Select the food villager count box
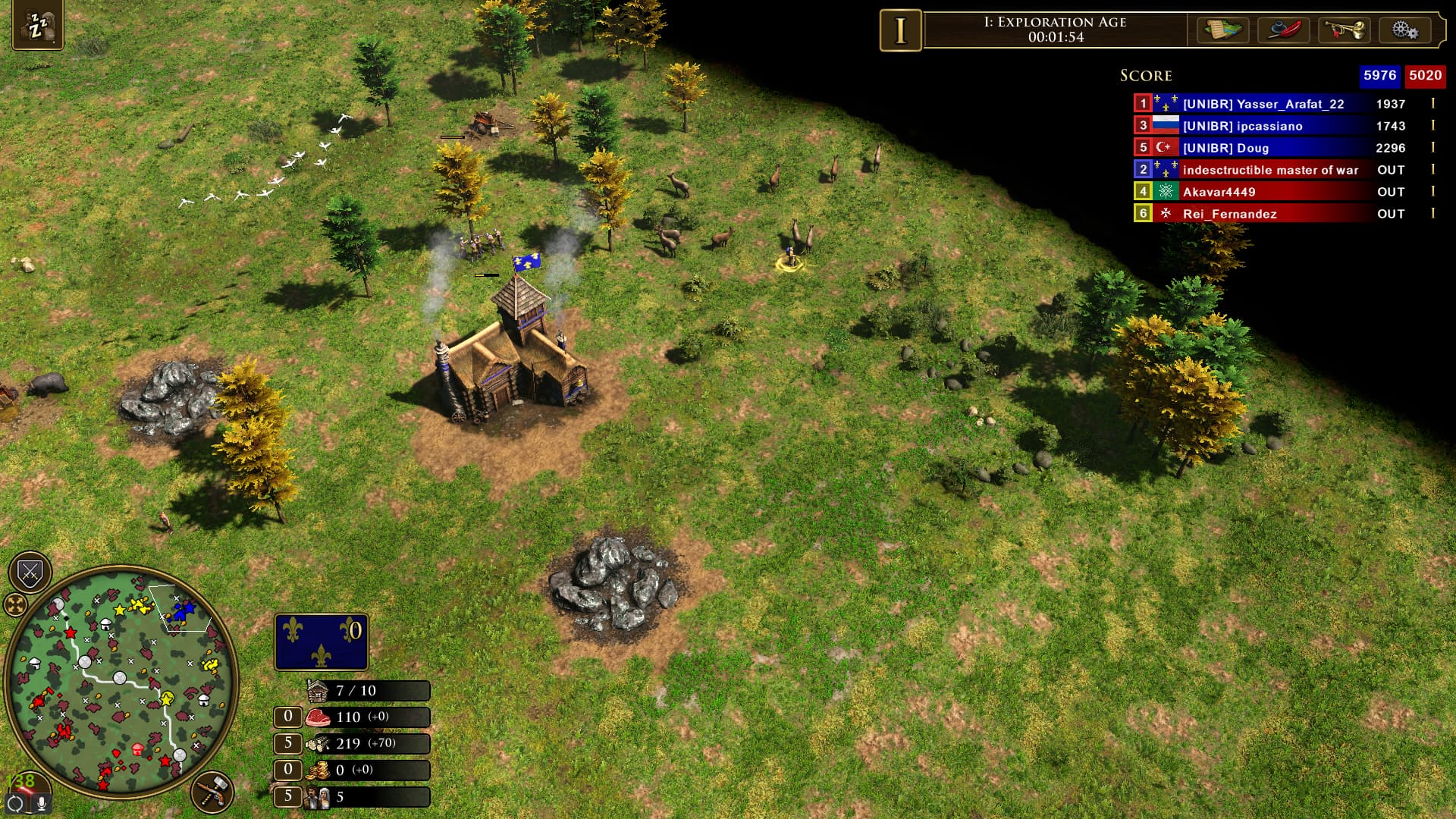 (x=288, y=717)
